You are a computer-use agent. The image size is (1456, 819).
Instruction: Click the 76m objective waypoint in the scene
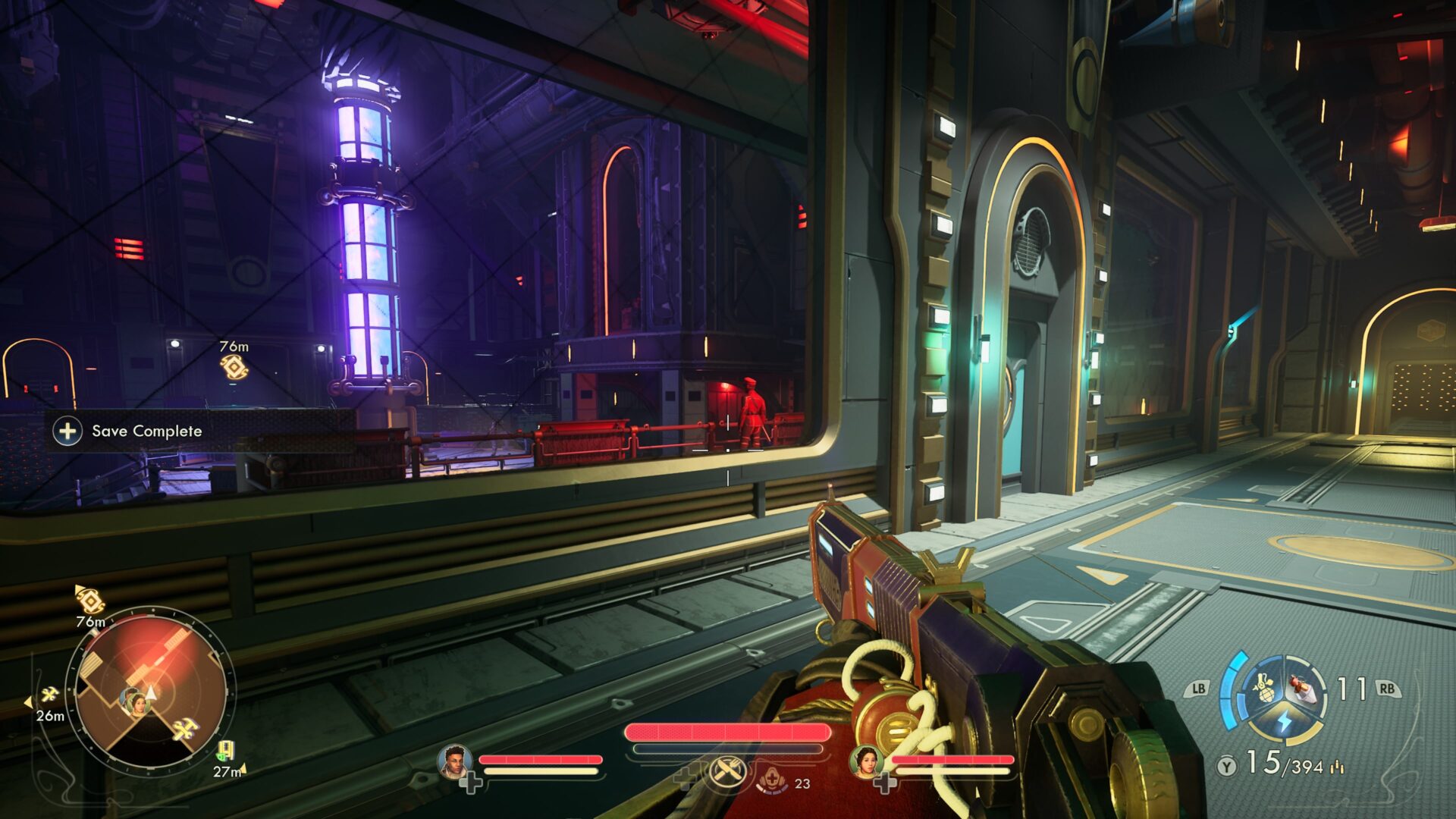(234, 367)
